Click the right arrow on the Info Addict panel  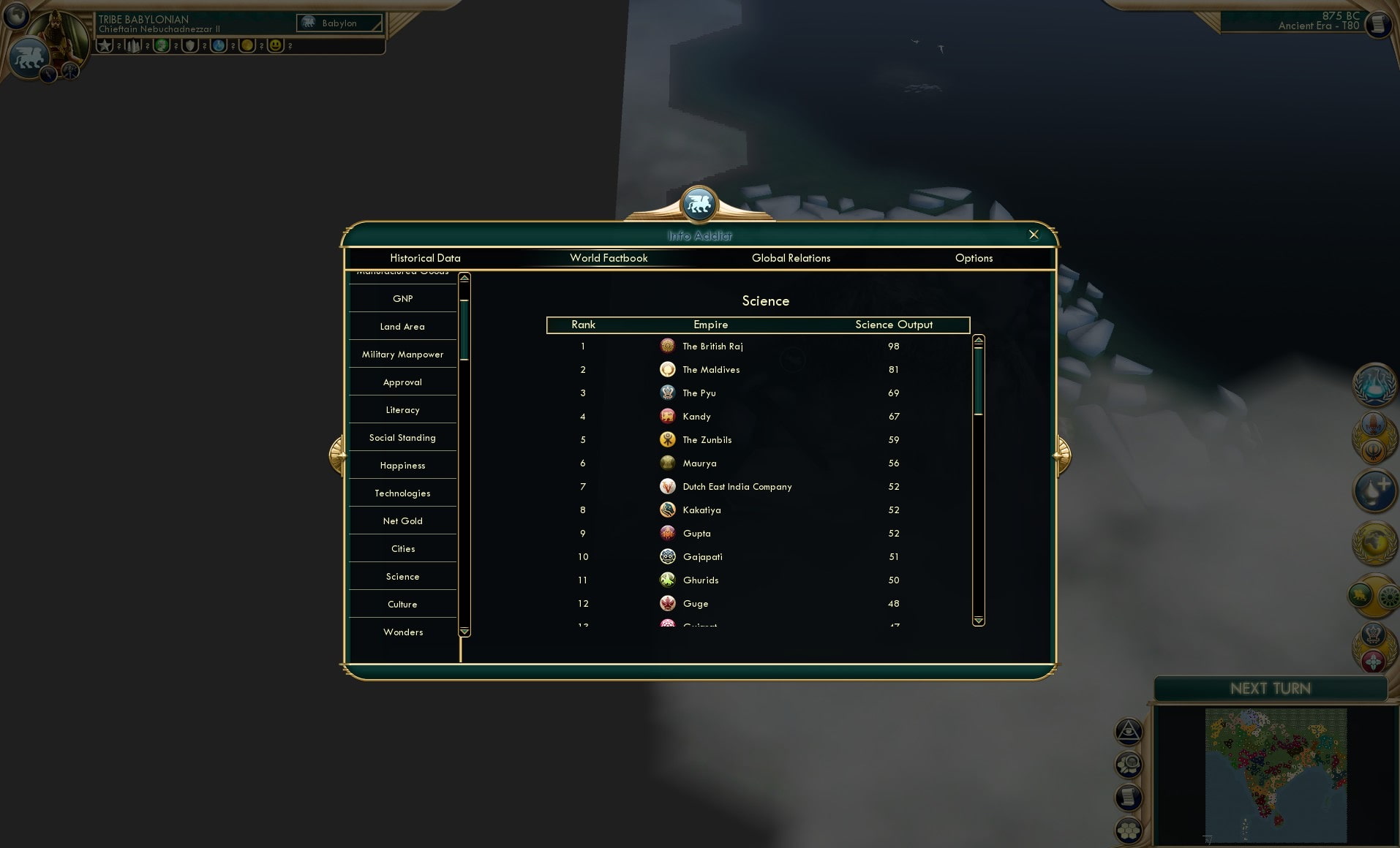[1062, 454]
